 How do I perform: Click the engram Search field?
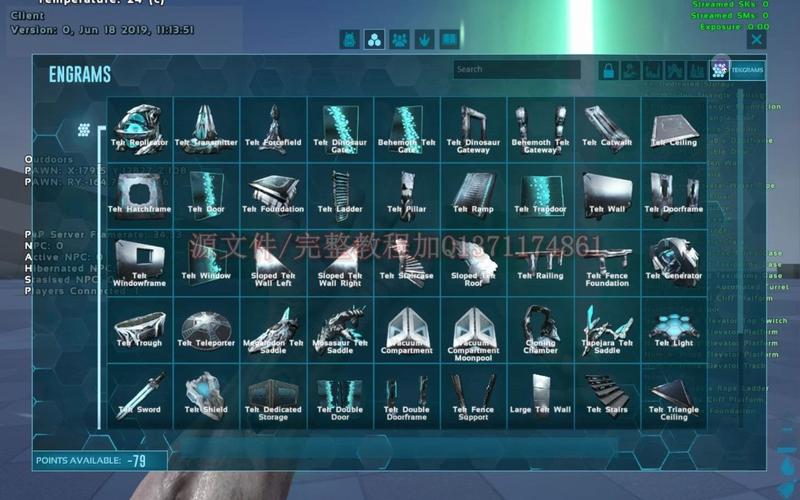516,70
